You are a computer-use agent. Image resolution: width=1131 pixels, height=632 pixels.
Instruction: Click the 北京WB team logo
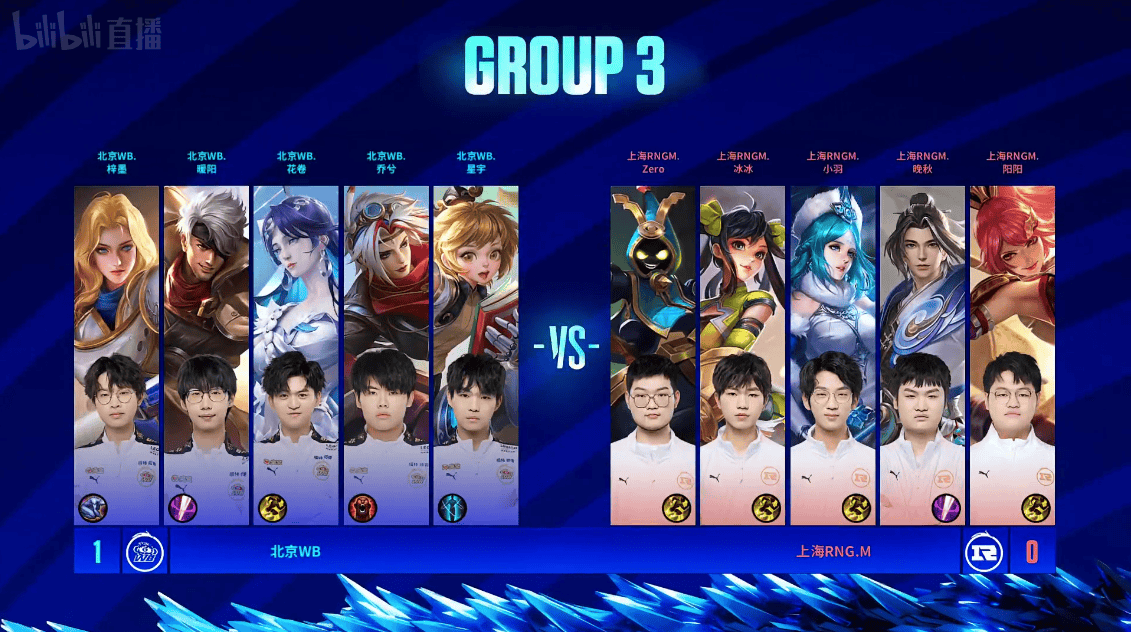[145, 552]
